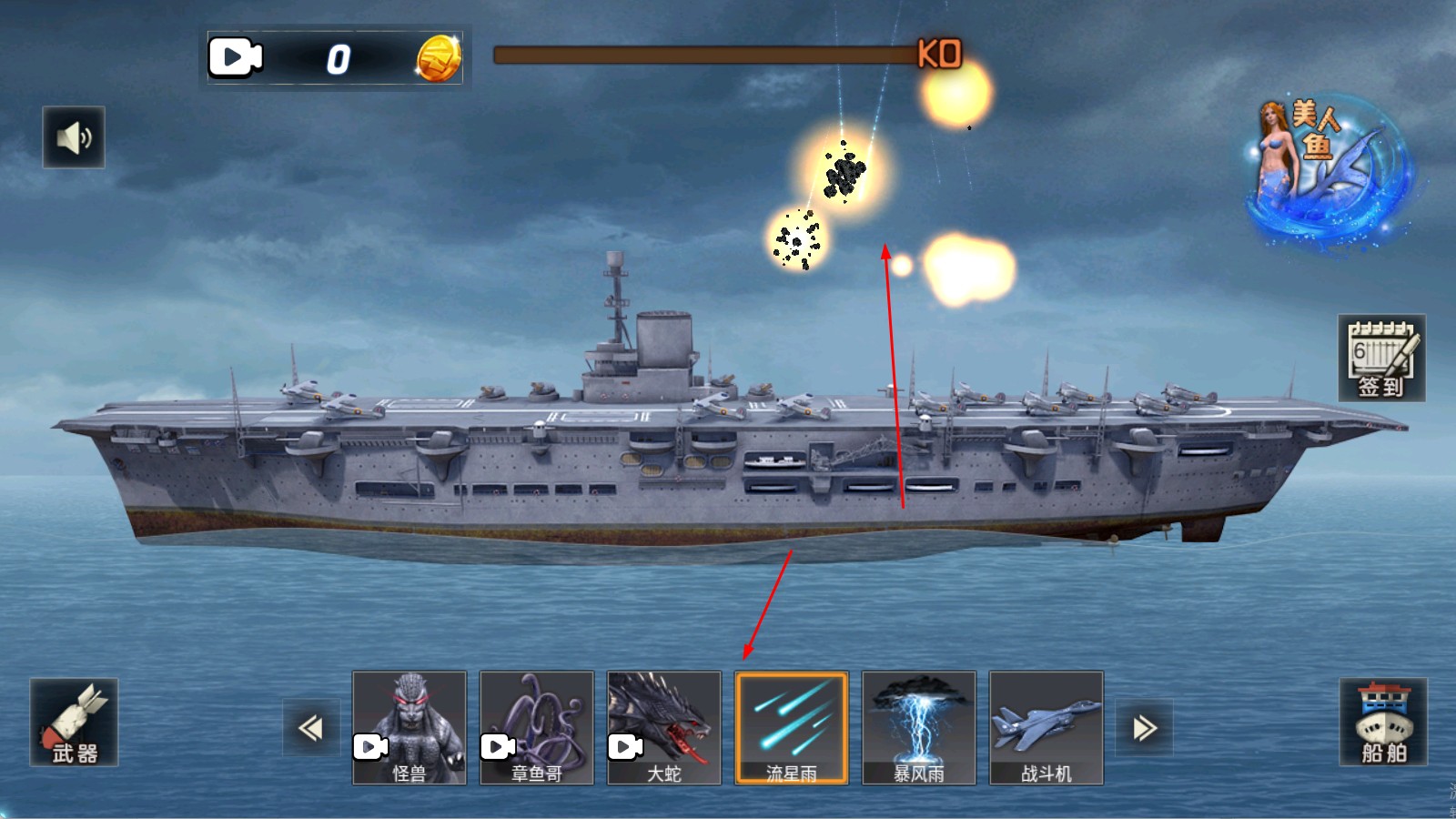The height and width of the screenshot is (819, 1456).
Task: Open the daily sign-in (签到) calendar
Action: pos(1381,359)
